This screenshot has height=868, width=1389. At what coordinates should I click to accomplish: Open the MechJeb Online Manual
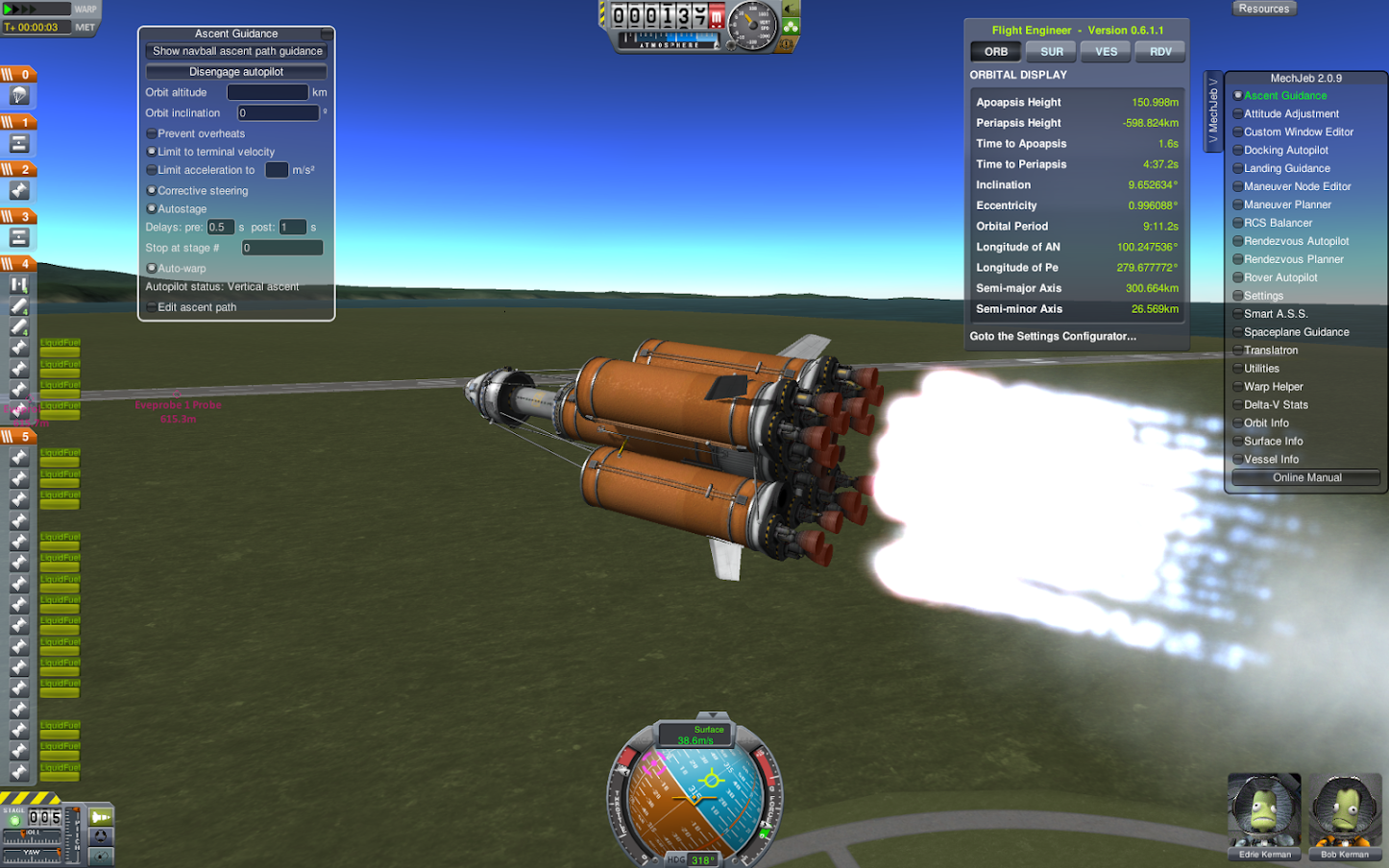click(1304, 477)
